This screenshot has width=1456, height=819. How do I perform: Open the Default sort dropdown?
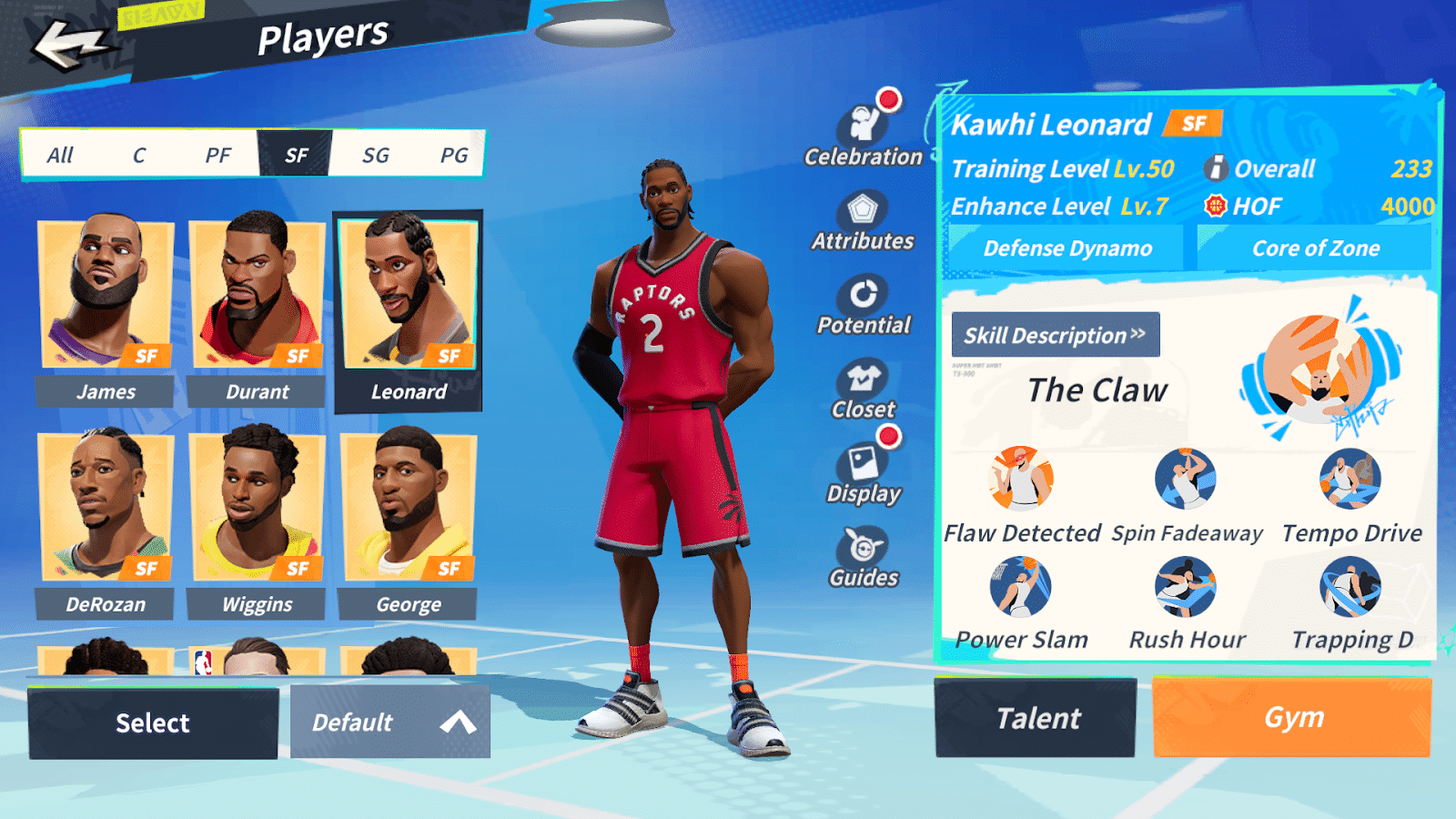pos(390,723)
